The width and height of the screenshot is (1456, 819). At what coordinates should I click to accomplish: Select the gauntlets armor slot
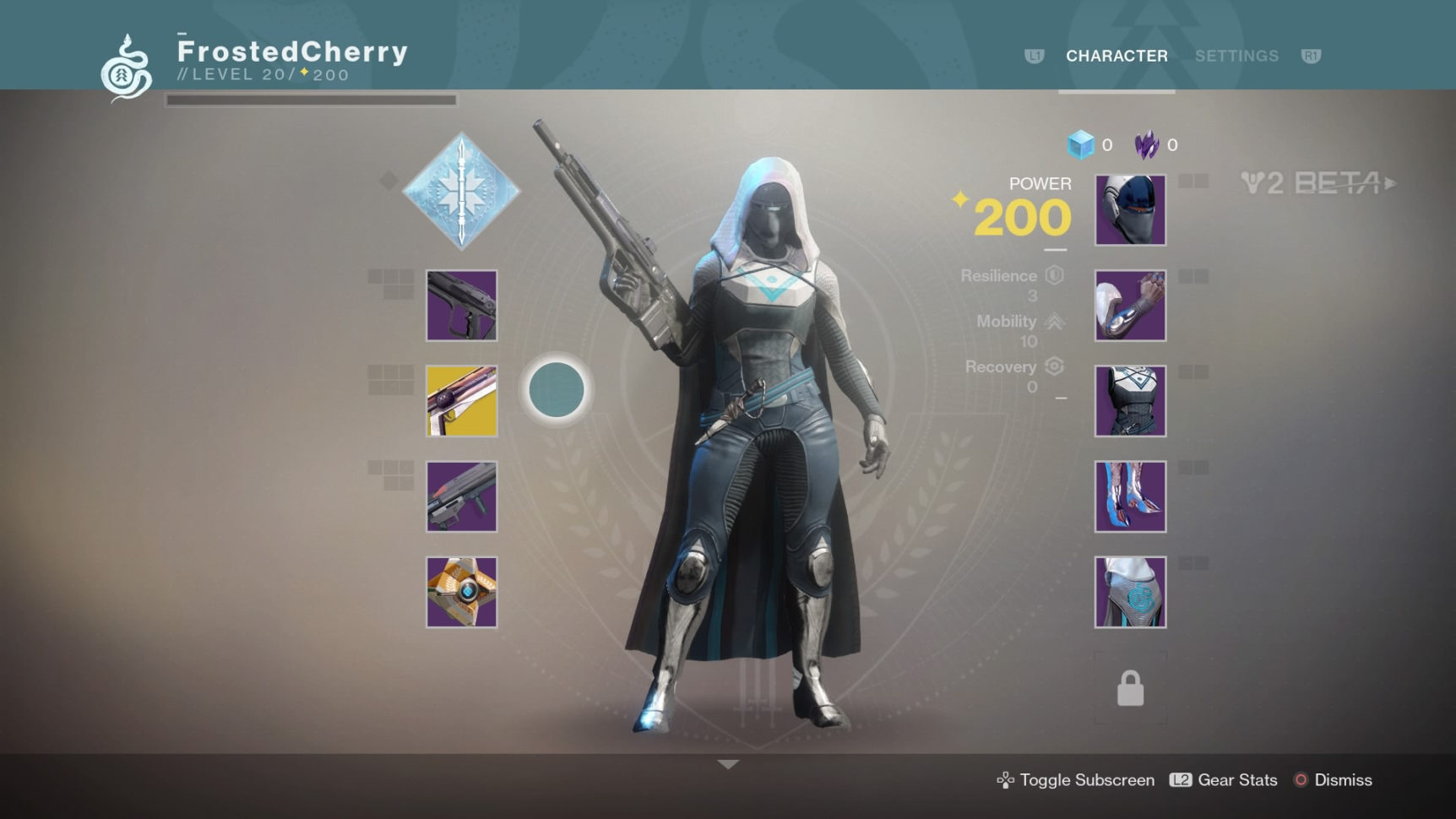[1130, 306]
